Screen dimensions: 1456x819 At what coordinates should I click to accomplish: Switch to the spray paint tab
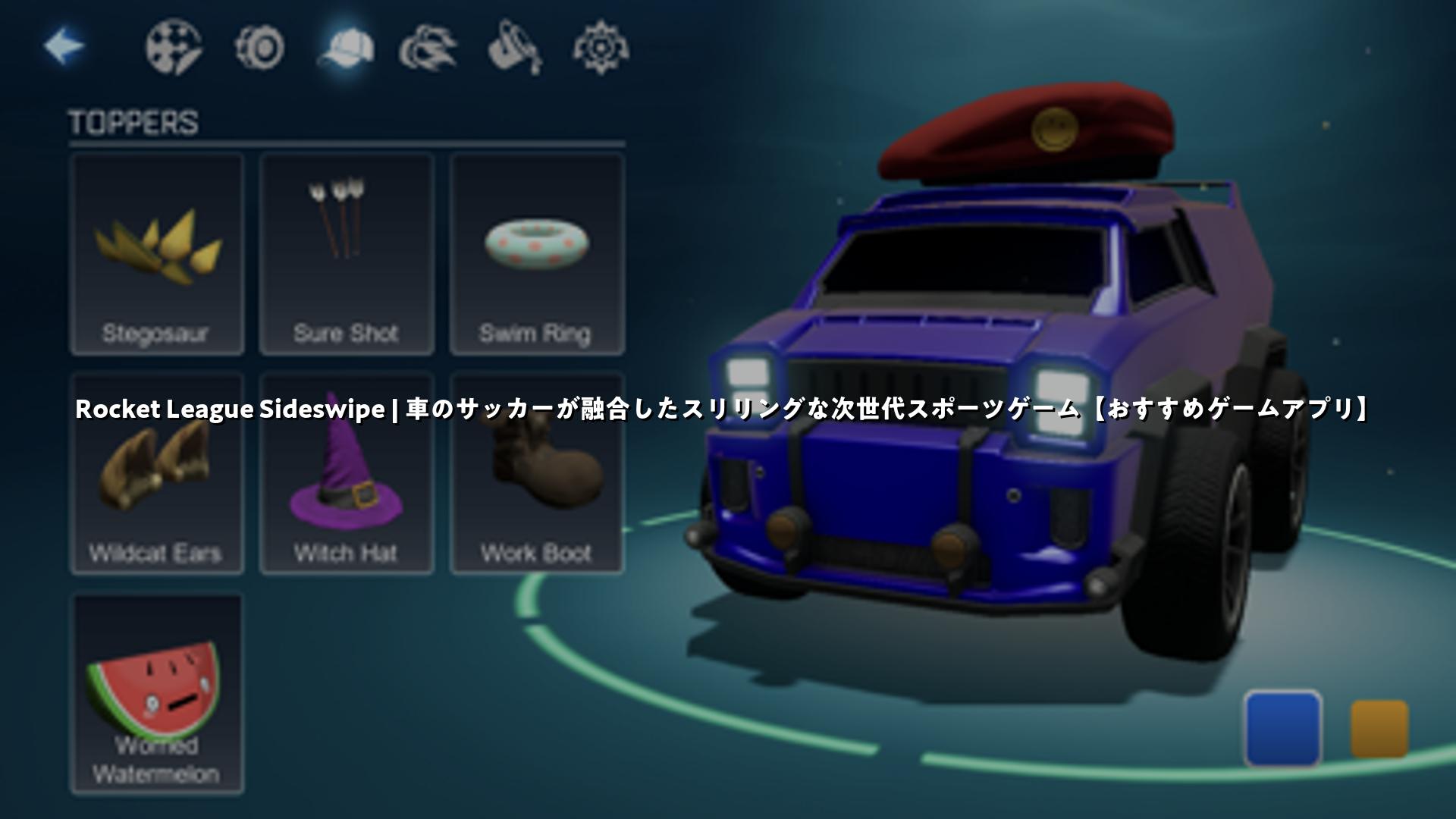515,49
